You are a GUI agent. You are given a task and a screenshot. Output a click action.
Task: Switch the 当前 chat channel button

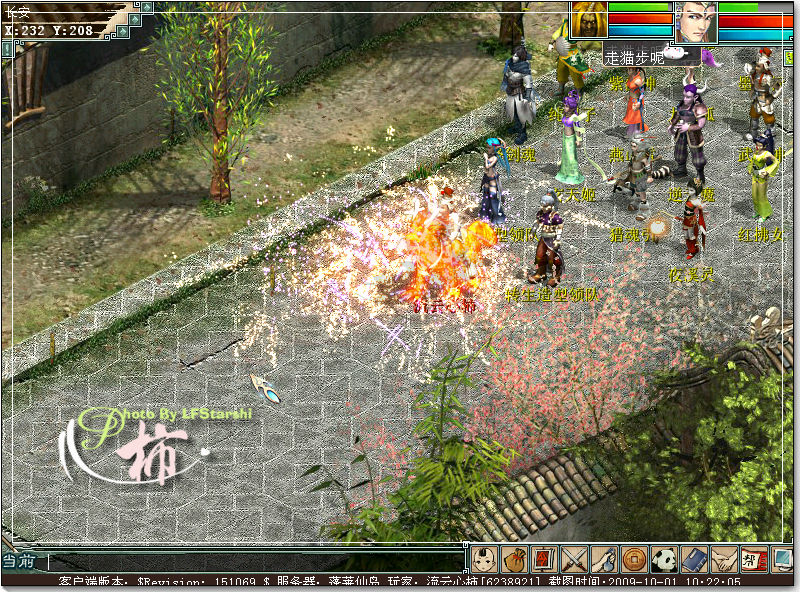pos(20,562)
